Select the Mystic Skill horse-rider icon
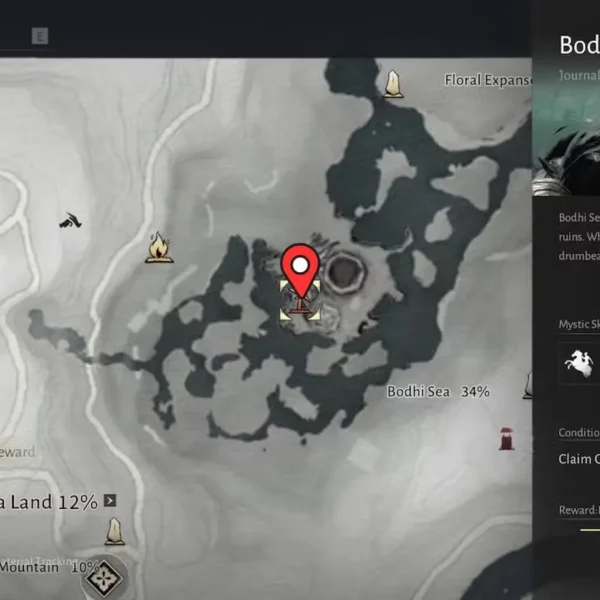 (x=580, y=362)
